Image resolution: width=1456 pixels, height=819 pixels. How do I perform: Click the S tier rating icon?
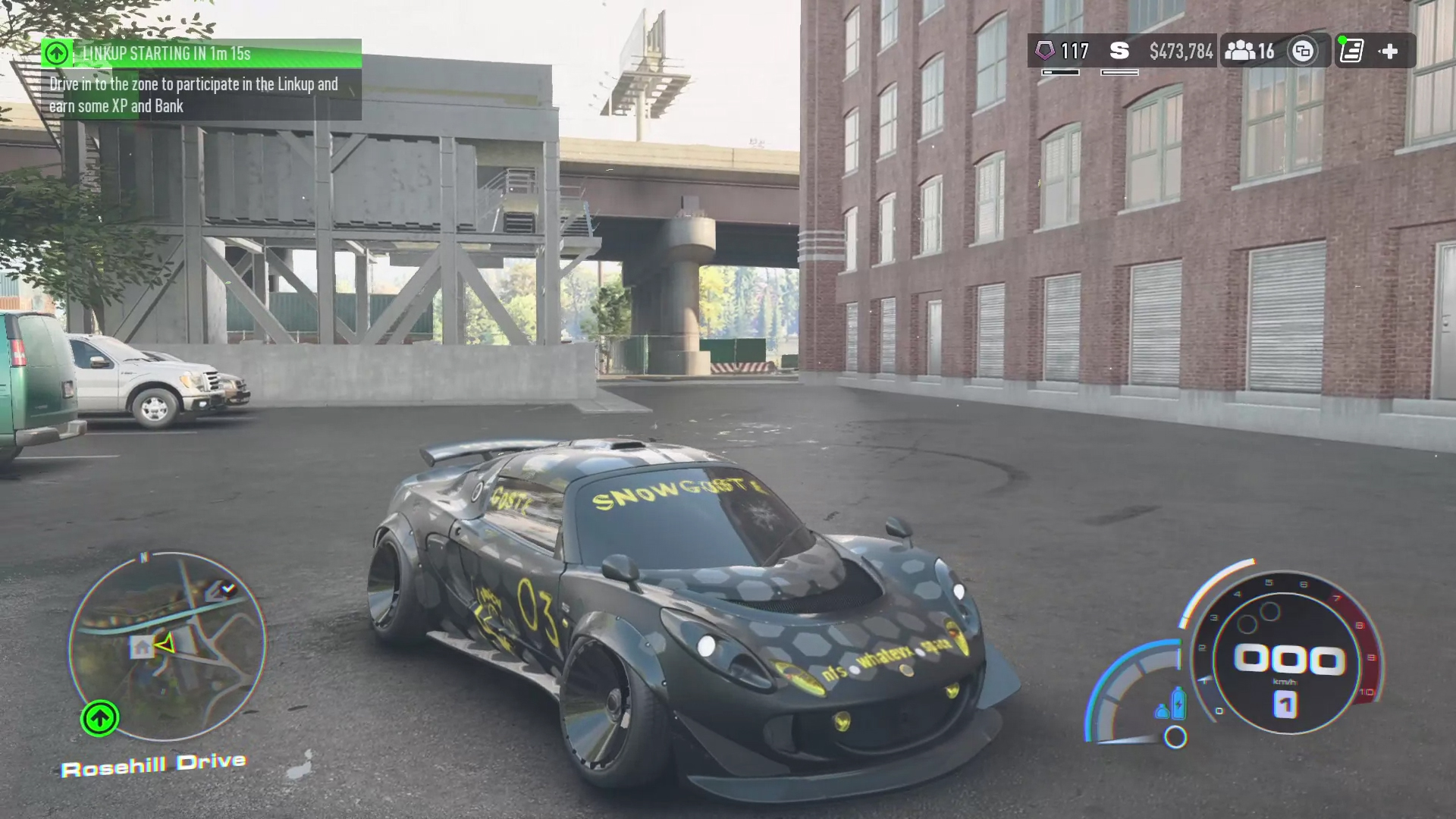1119,51
